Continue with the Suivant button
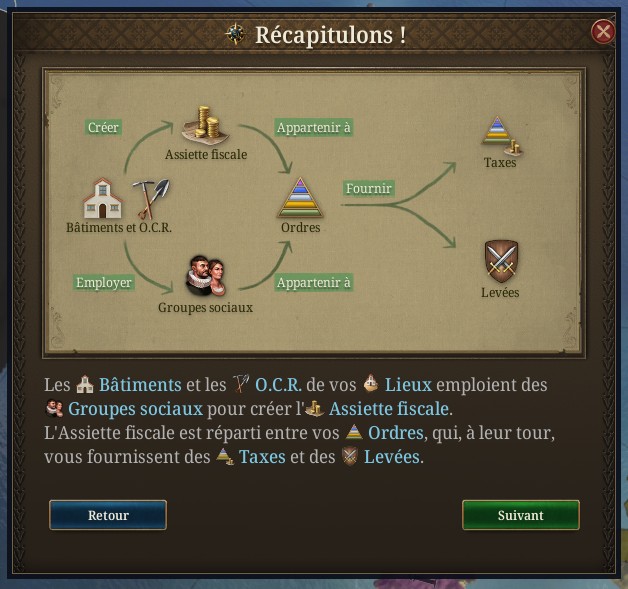 (x=520, y=515)
